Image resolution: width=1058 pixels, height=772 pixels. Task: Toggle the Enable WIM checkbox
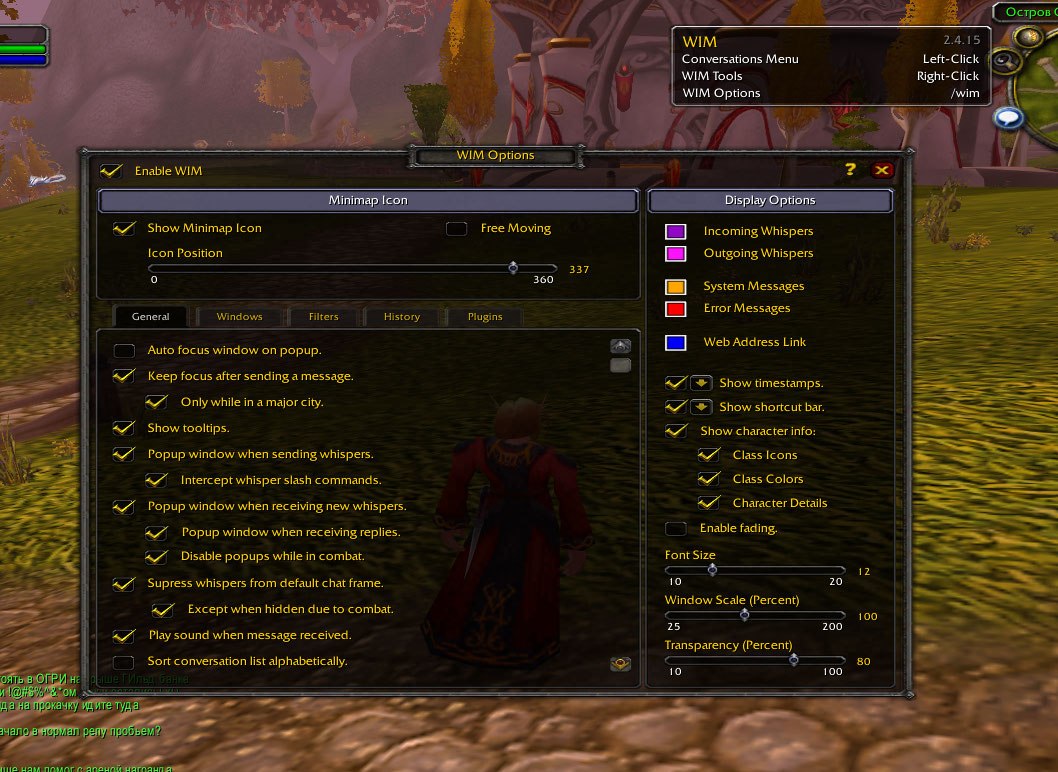click(112, 171)
